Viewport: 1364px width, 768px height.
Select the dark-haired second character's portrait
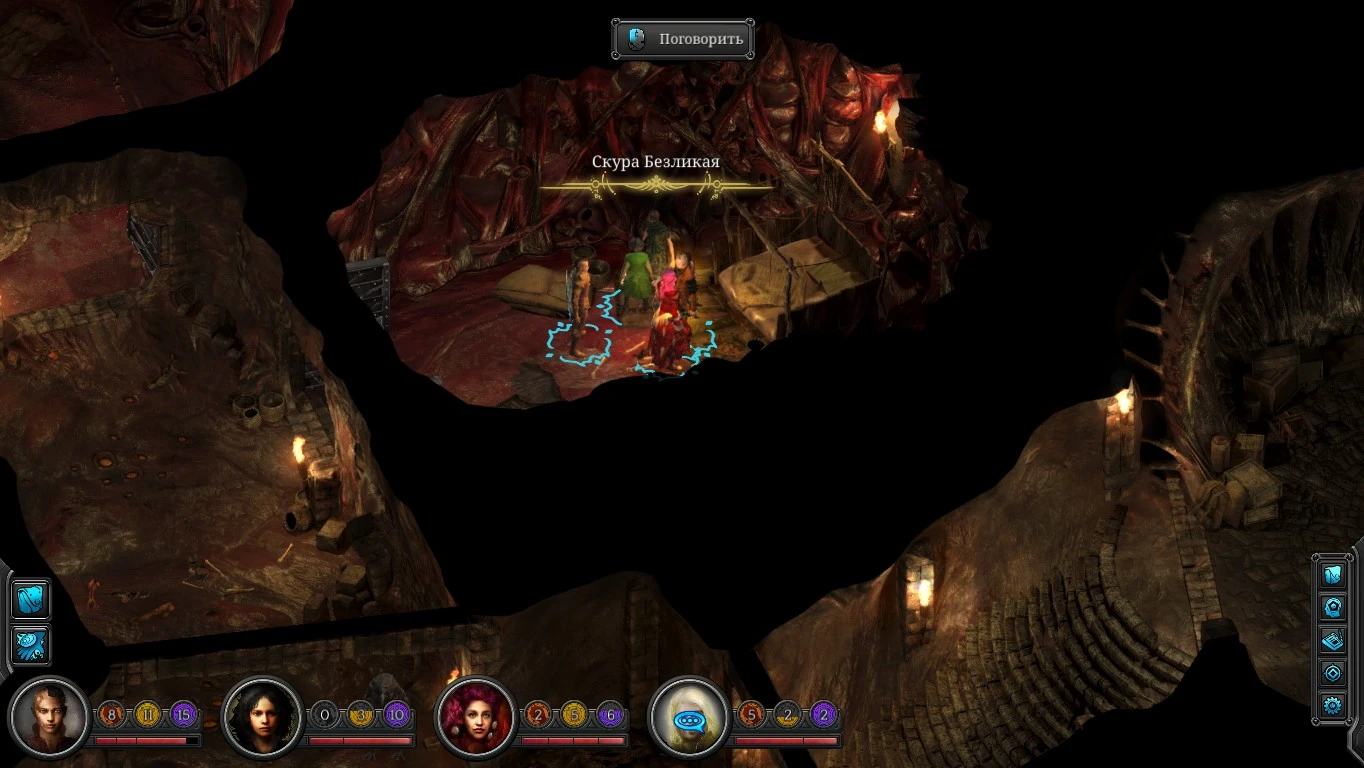click(262, 716)
